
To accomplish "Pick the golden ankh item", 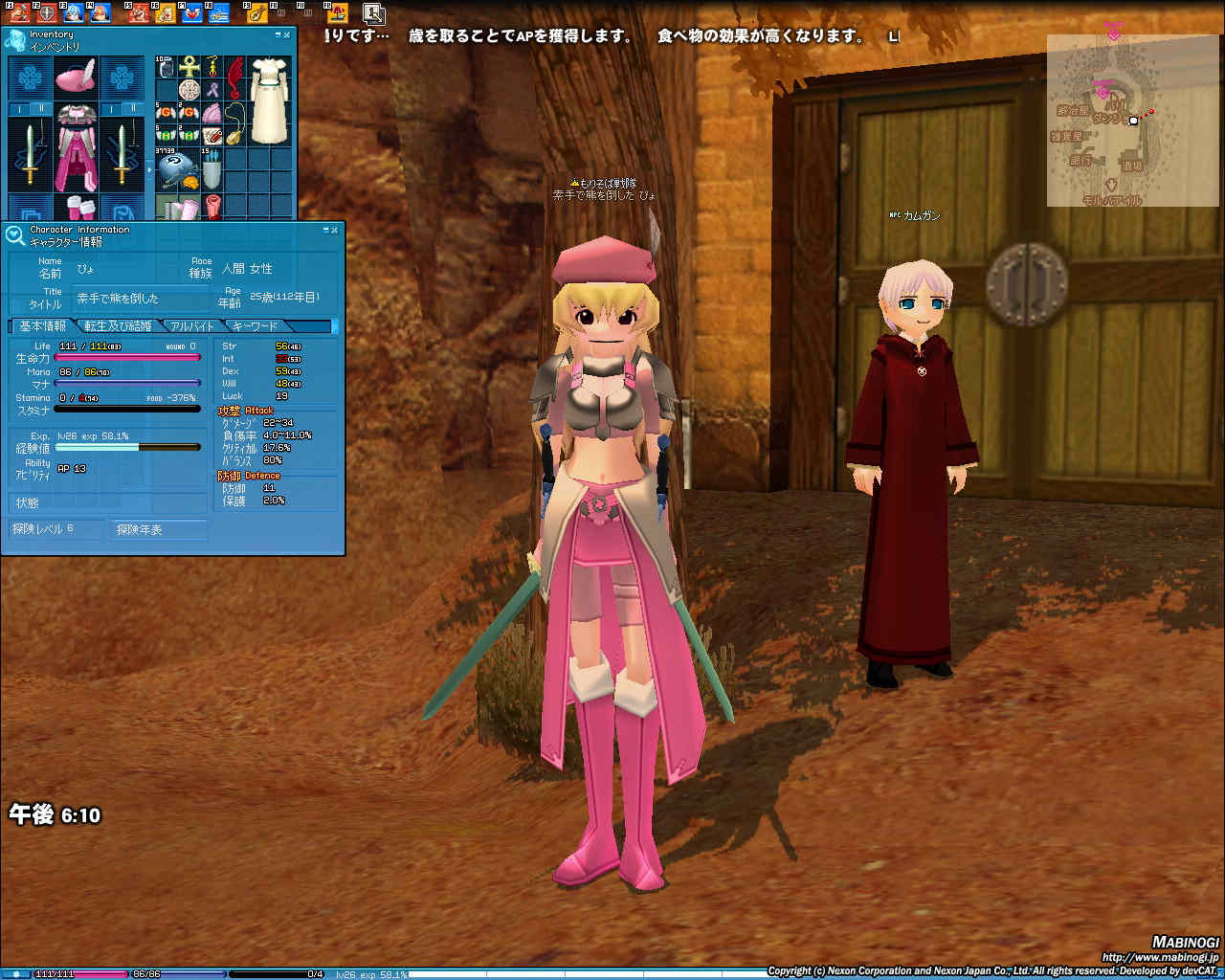I will coord(189,67).
